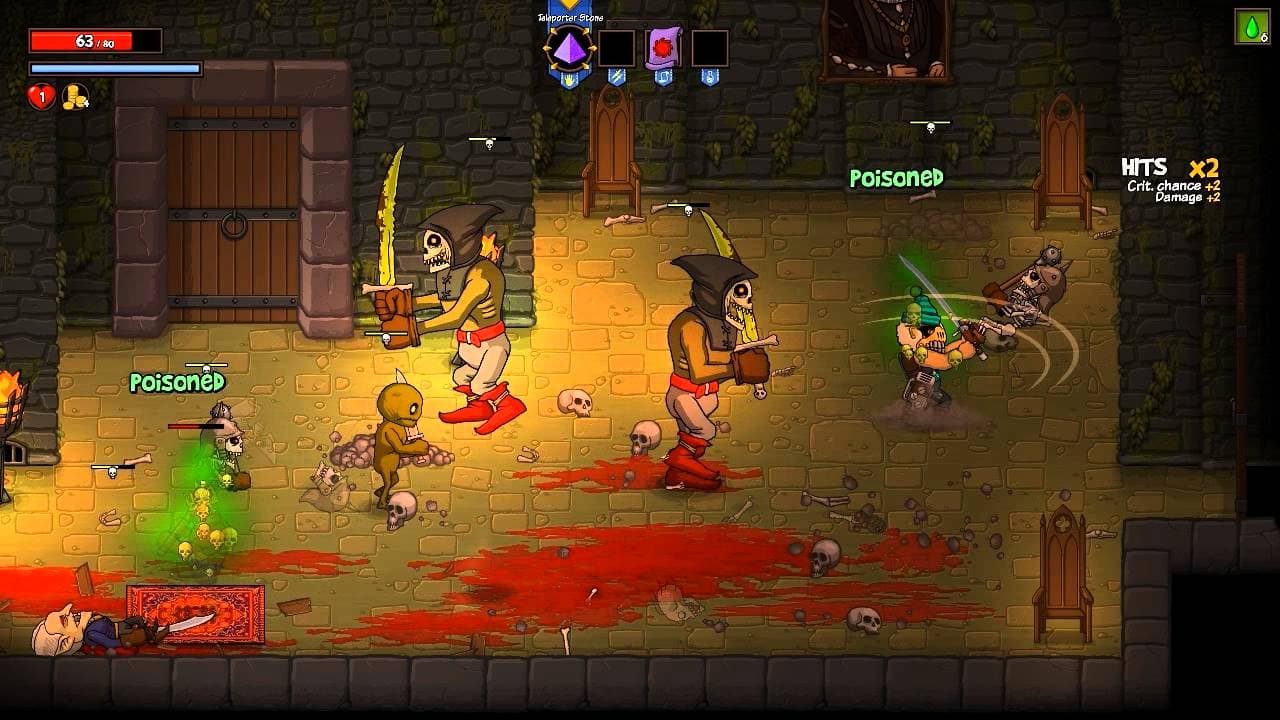
Task: Click the heart lives indicator showing 1
Action: [41, 96]
